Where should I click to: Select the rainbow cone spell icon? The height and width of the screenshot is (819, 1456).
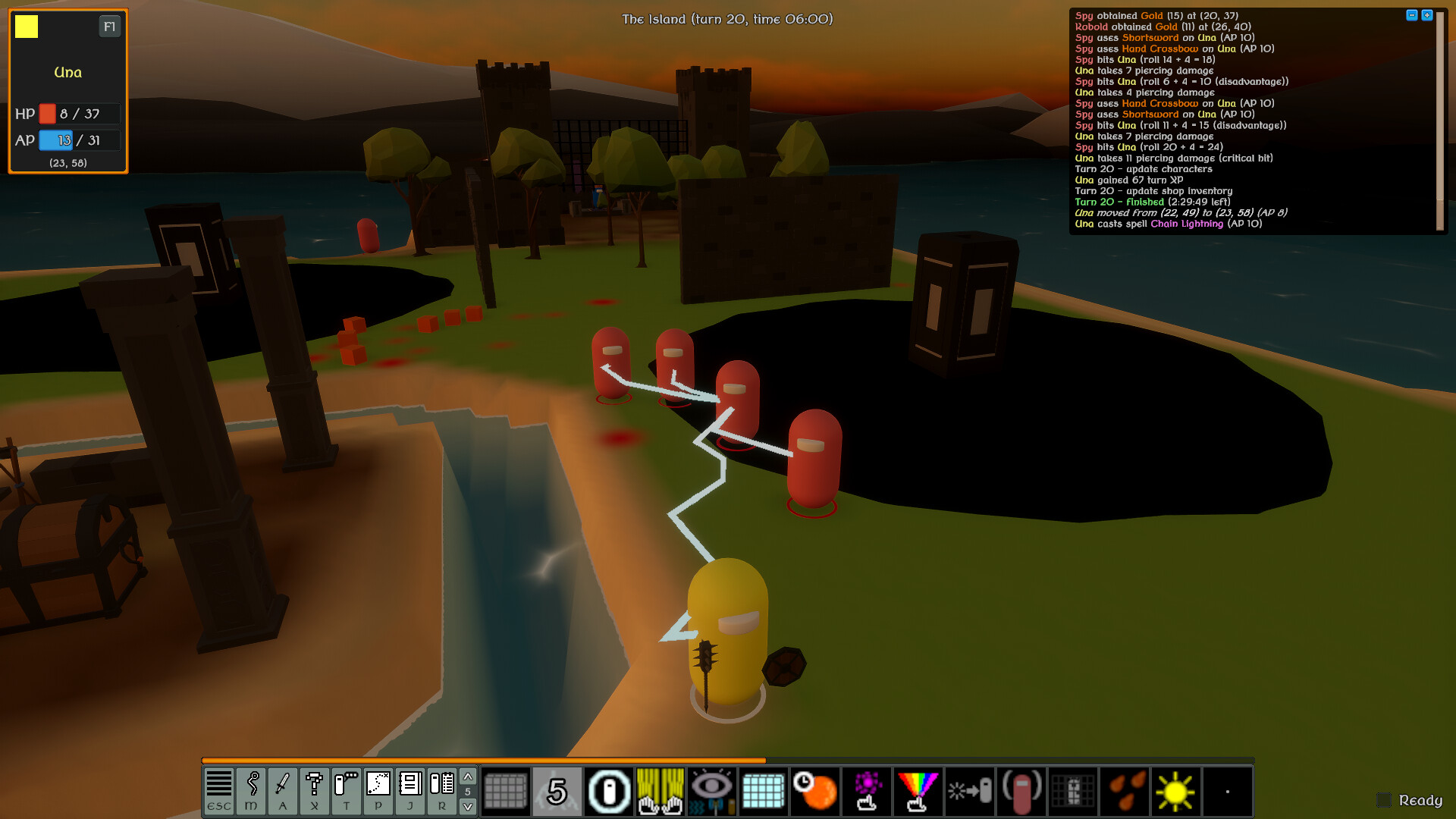pos(918,791)
